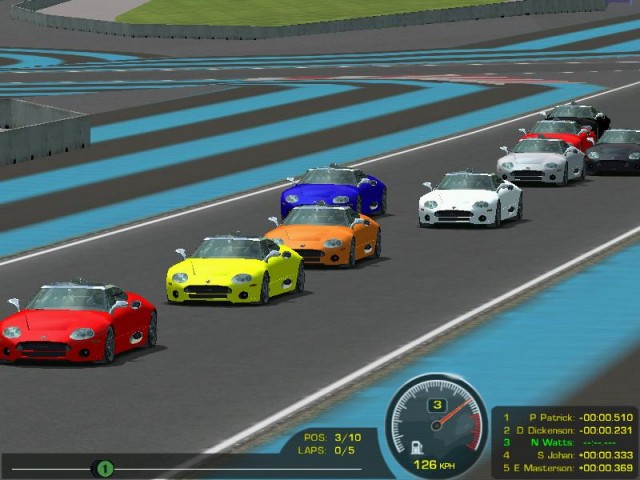Select P Patrick row in standings
This screenshot has width=640, height=480.
click(566, 417)
